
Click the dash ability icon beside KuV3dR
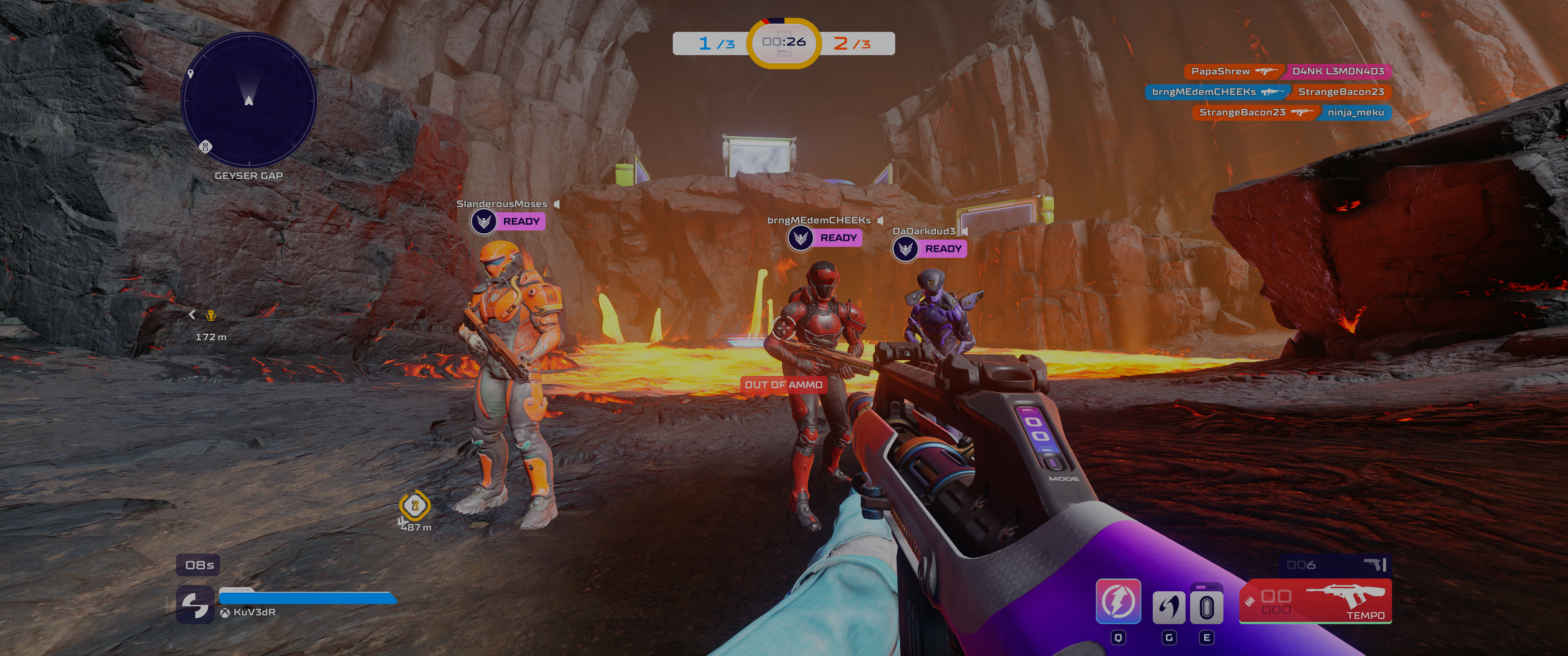195,605
